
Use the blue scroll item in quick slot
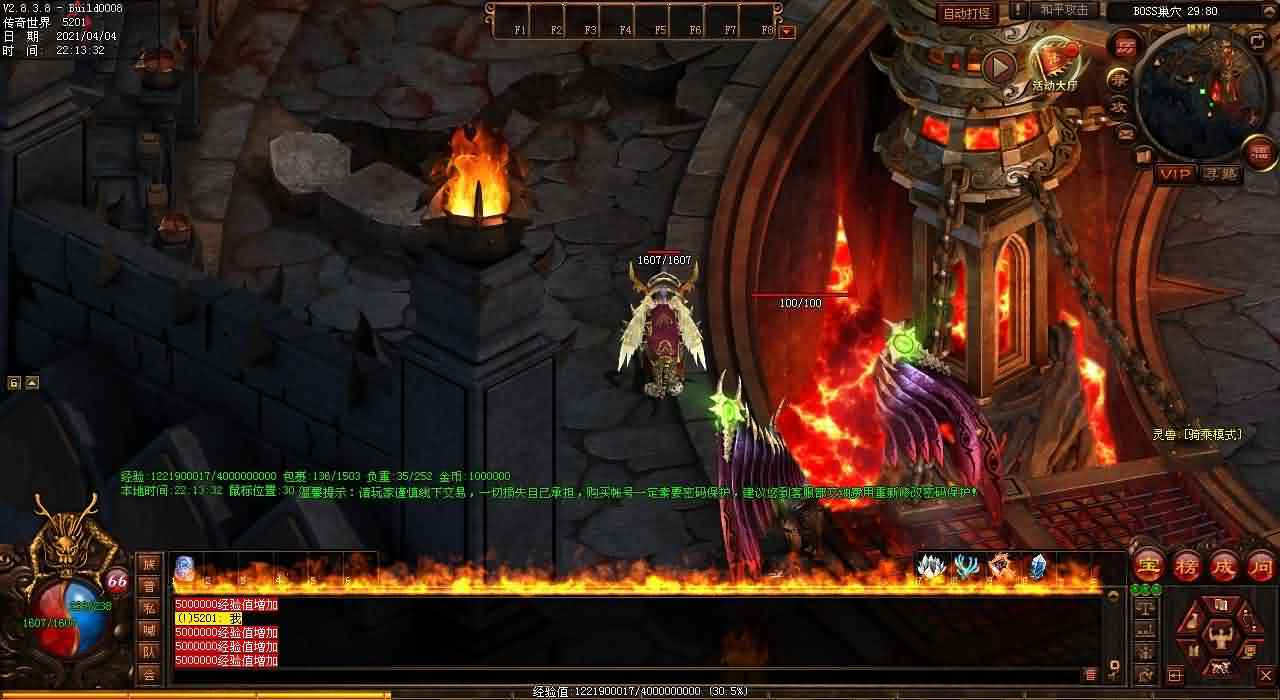click(x=185, y=567)
